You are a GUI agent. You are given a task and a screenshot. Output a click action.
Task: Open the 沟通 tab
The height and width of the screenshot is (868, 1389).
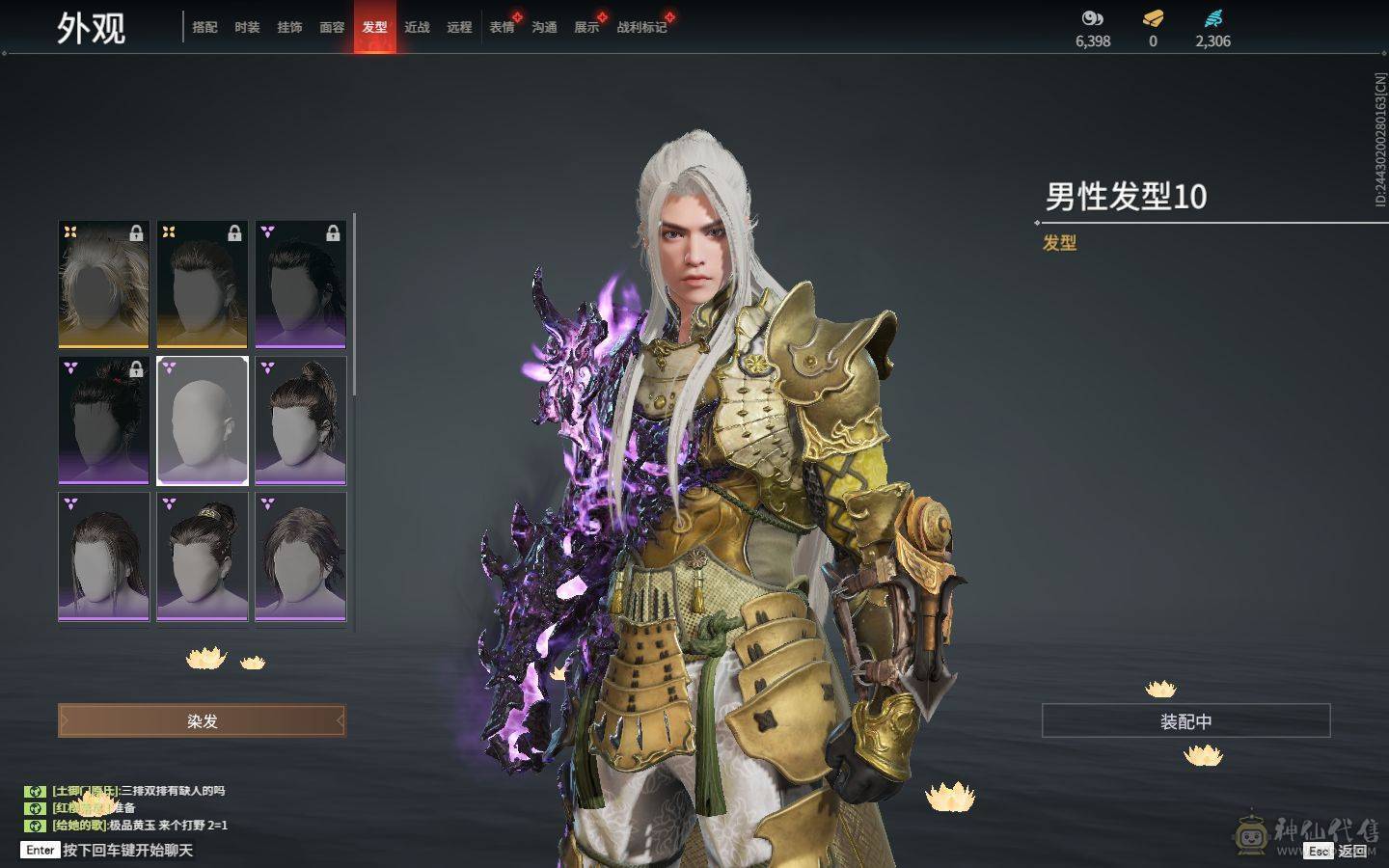coord(544,27)
